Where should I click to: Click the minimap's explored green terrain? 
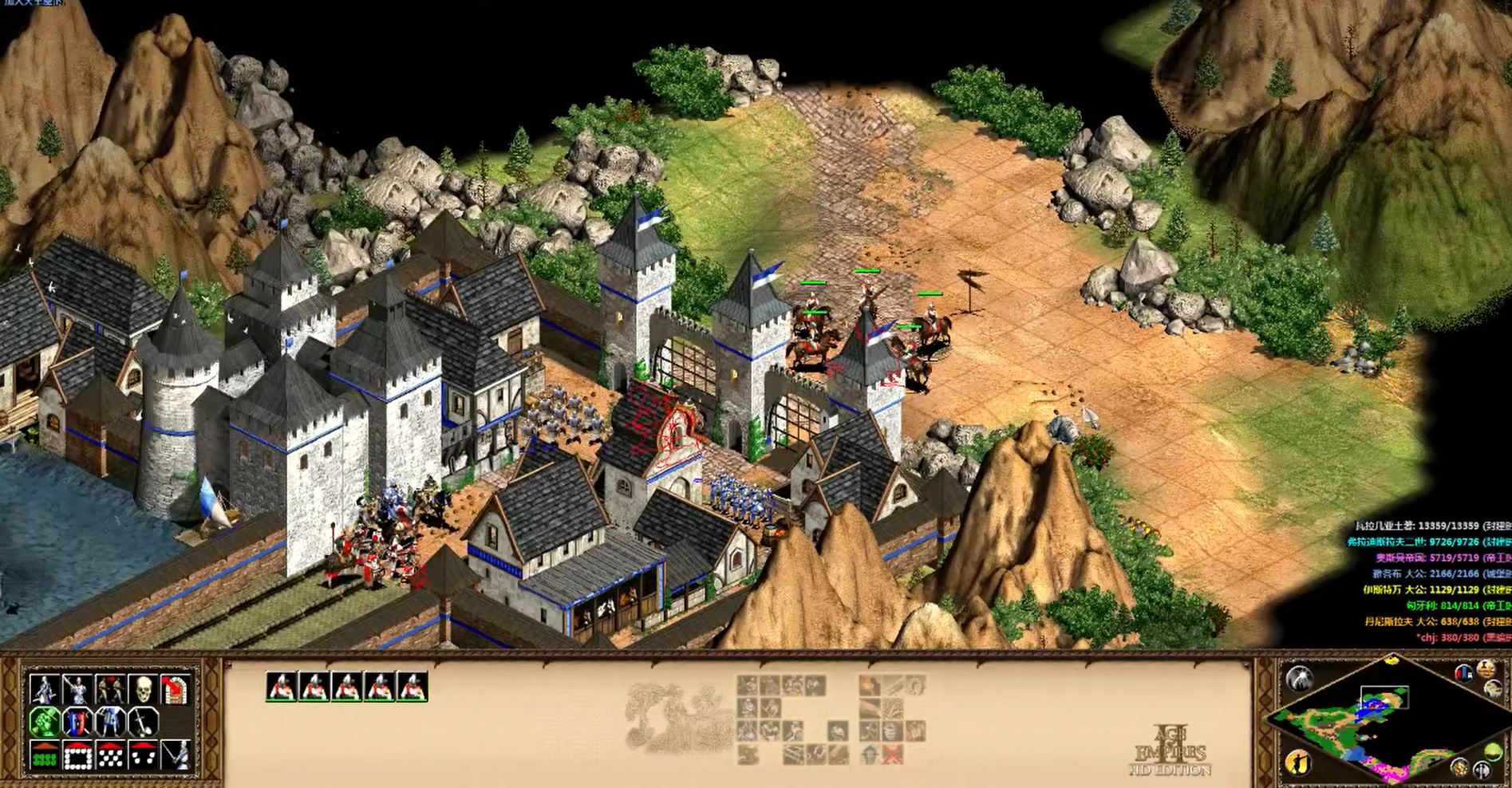(1326, 722)
